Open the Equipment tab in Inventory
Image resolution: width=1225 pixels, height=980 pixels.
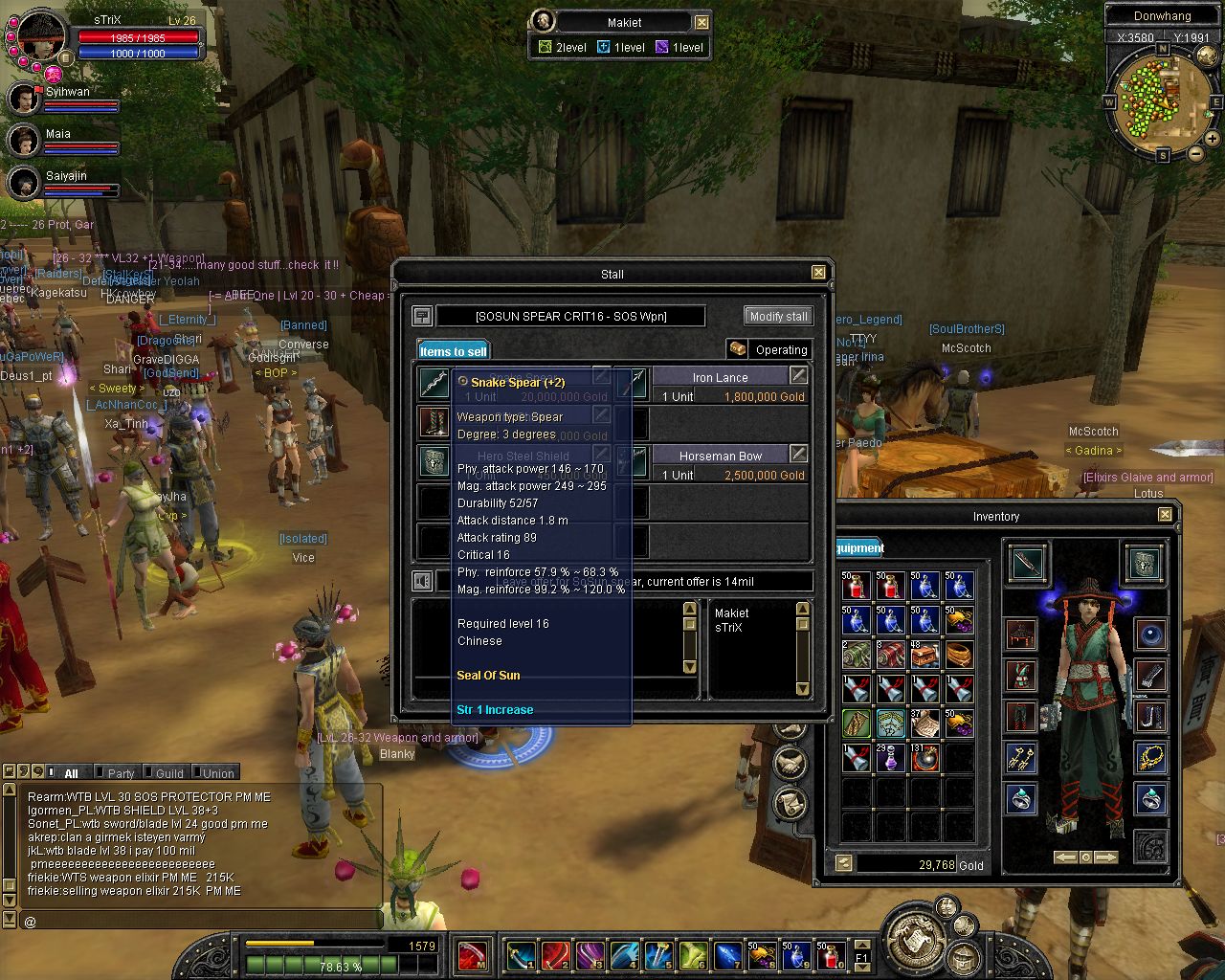(858, 548)
